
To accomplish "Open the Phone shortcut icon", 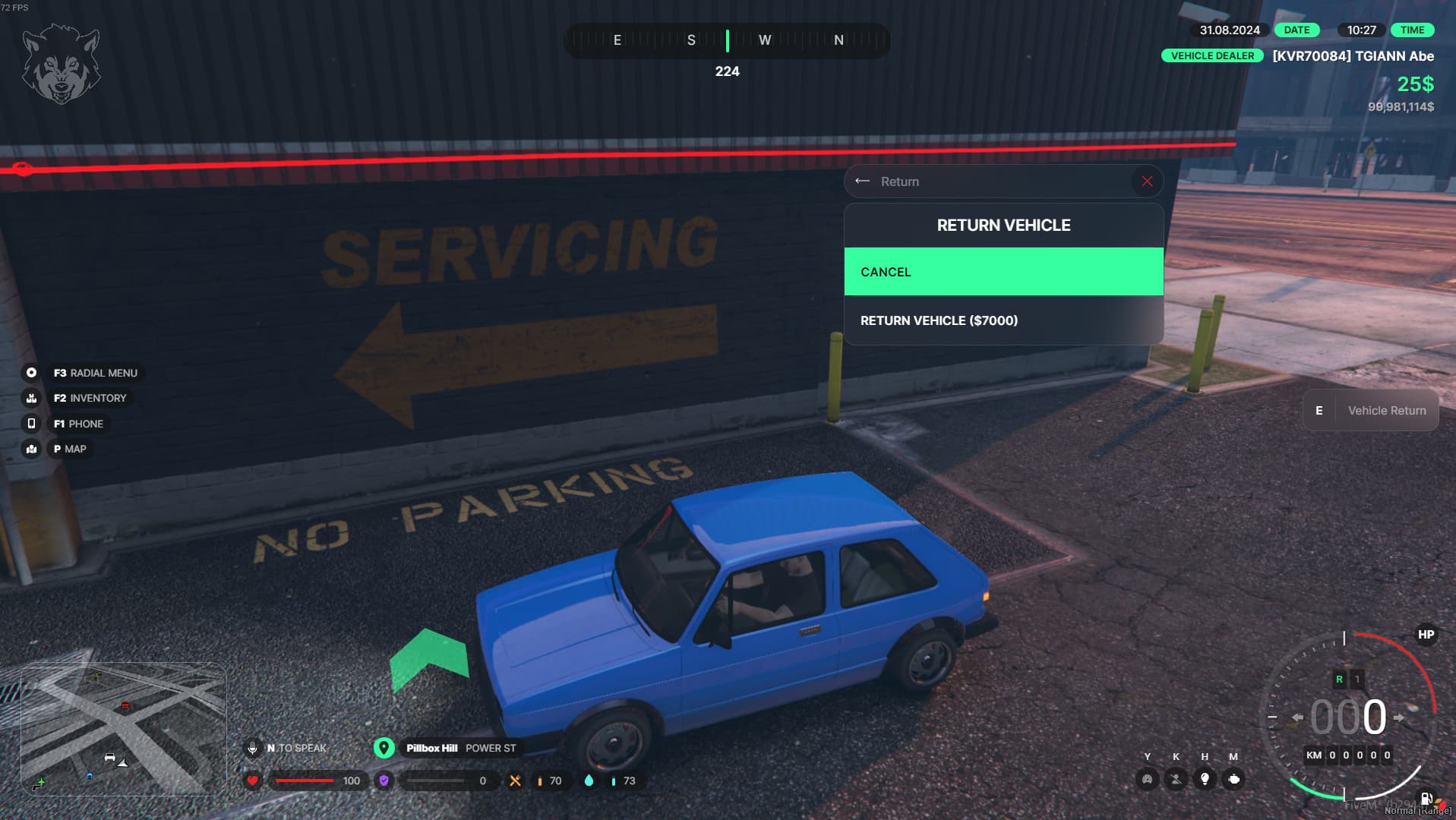I will tap(31, 424).
